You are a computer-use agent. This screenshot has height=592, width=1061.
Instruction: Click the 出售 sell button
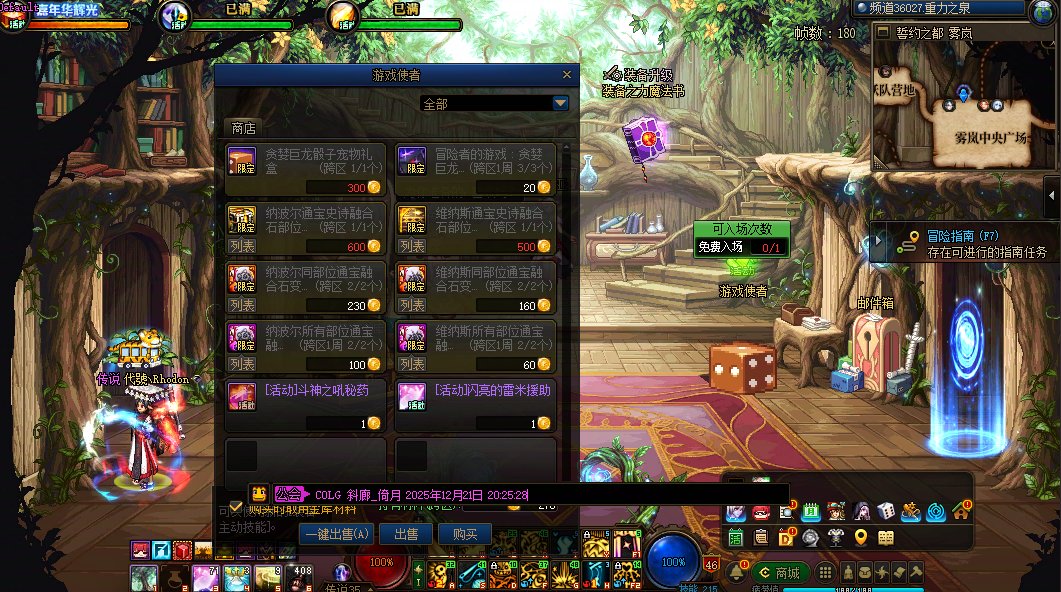tap(406, 534)
